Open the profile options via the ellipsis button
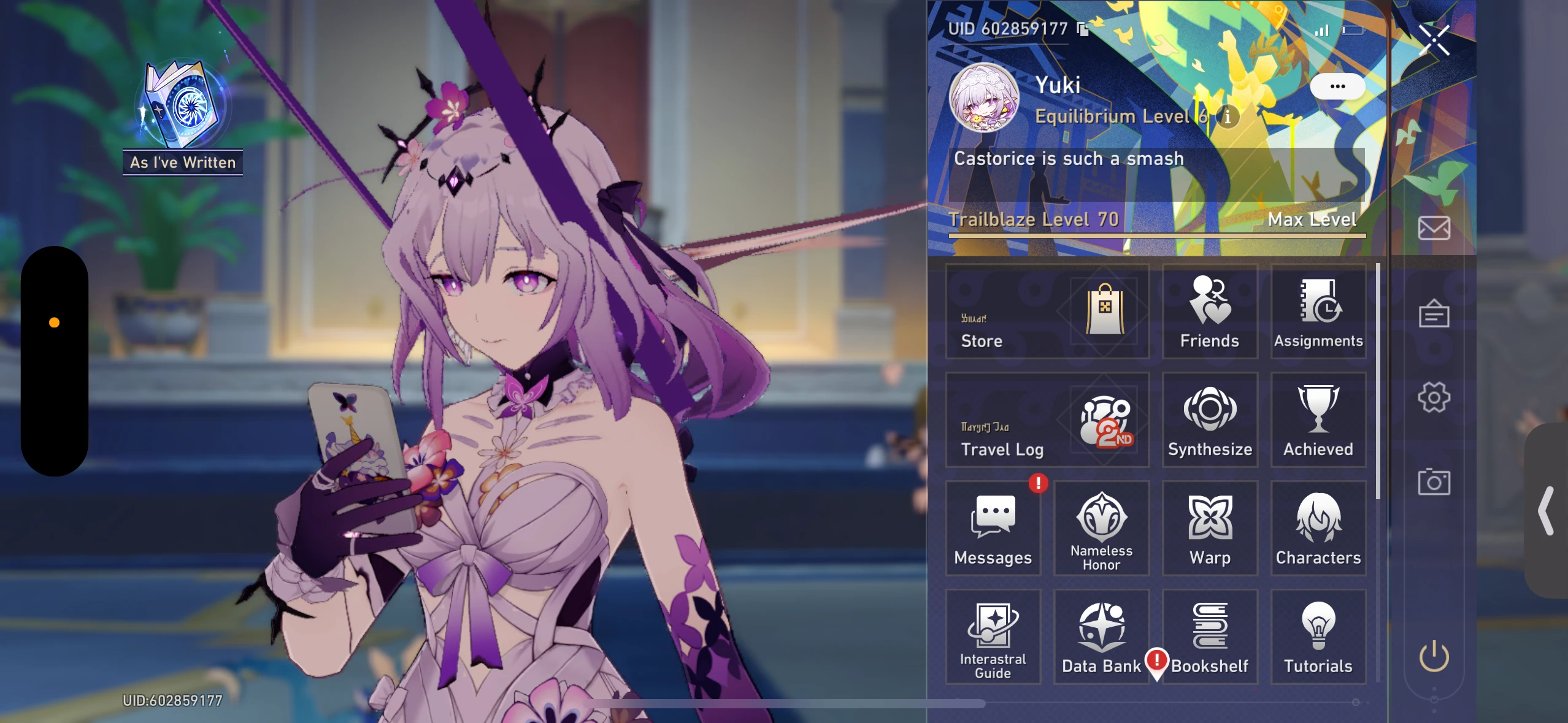This screenshot has width=1568, height=723. pos(1338,86)
